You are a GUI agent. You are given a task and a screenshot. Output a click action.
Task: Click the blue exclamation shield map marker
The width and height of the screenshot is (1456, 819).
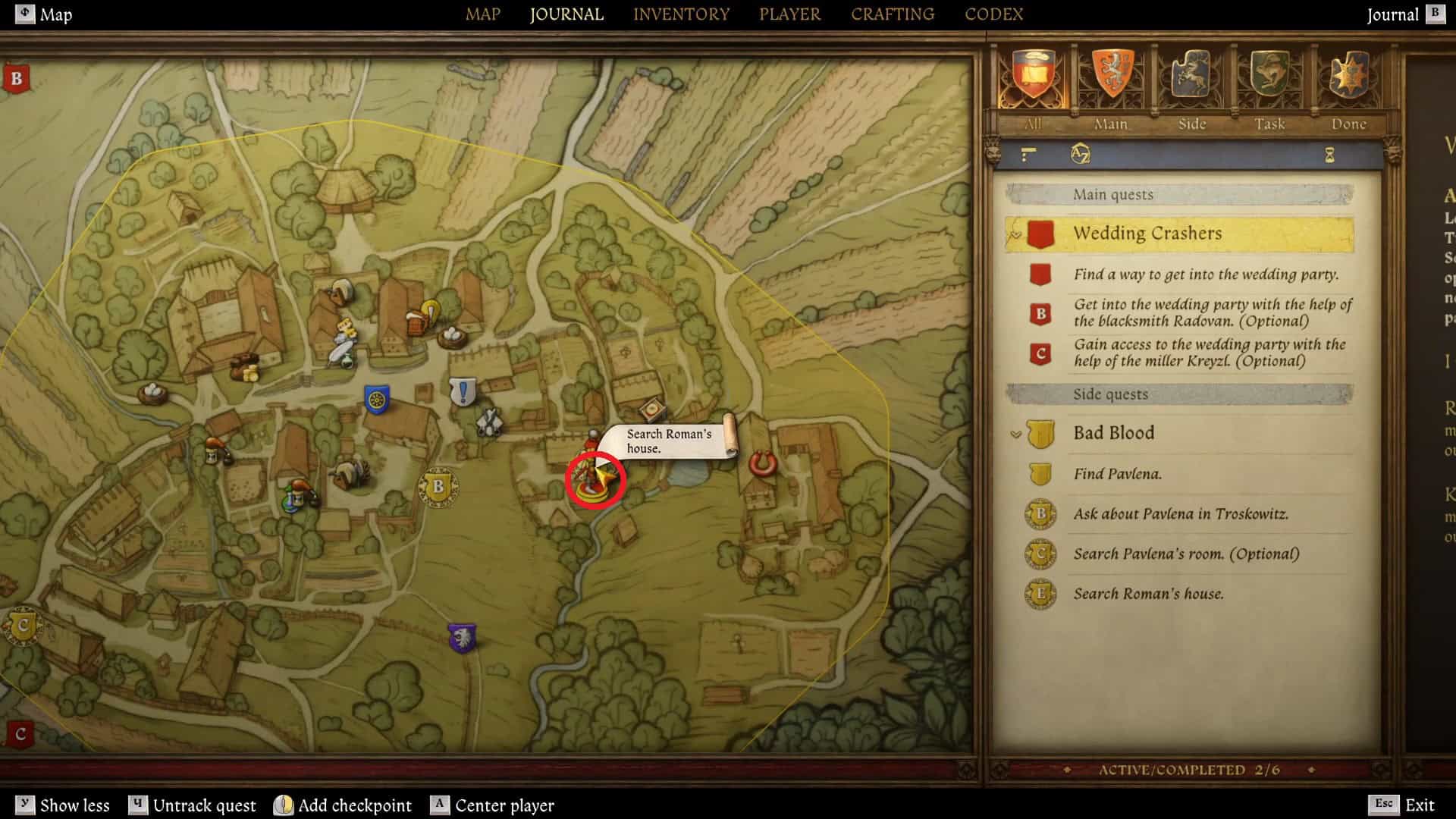click(463, 392)
